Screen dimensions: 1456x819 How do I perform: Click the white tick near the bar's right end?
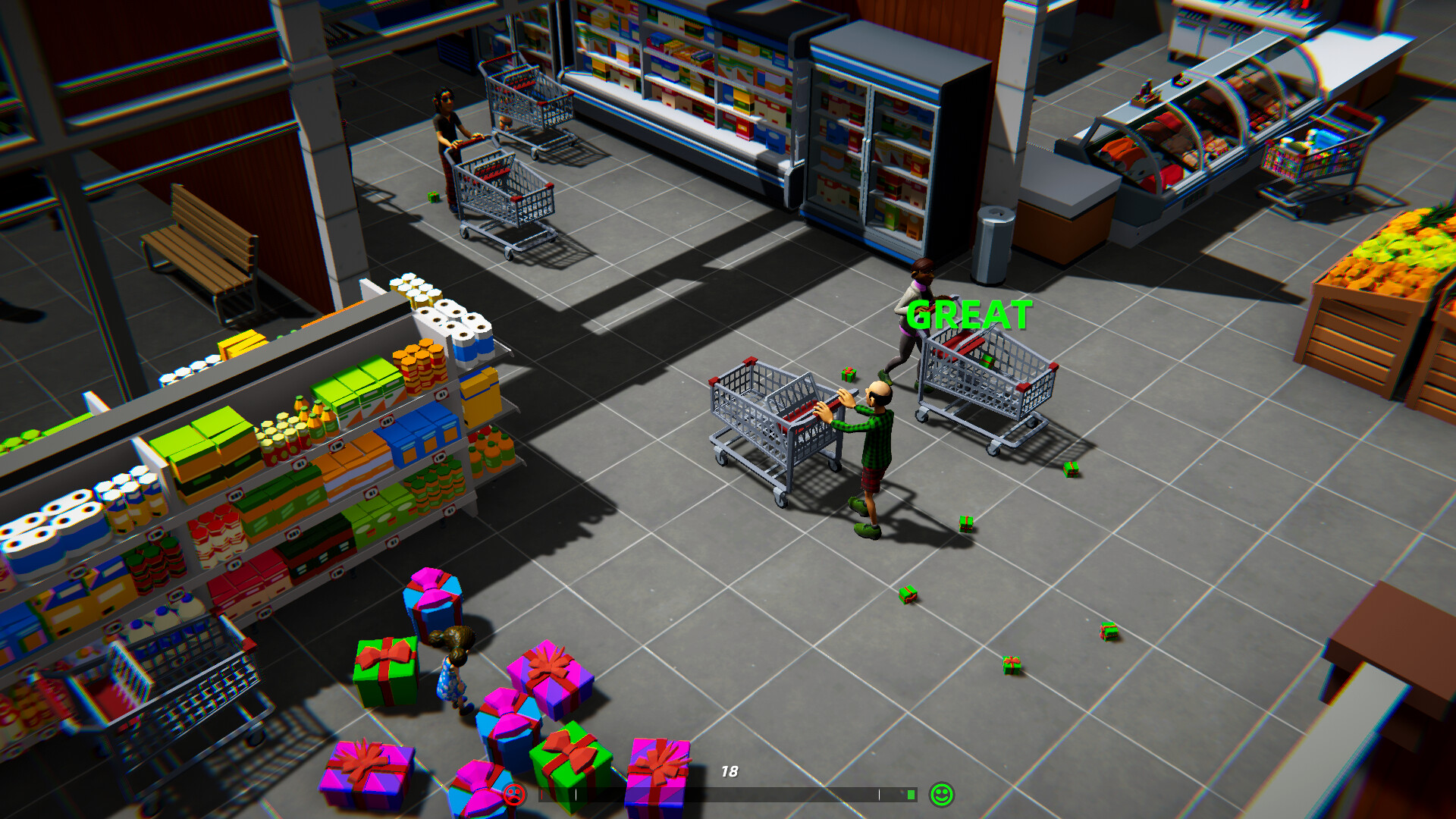[880, 795]
